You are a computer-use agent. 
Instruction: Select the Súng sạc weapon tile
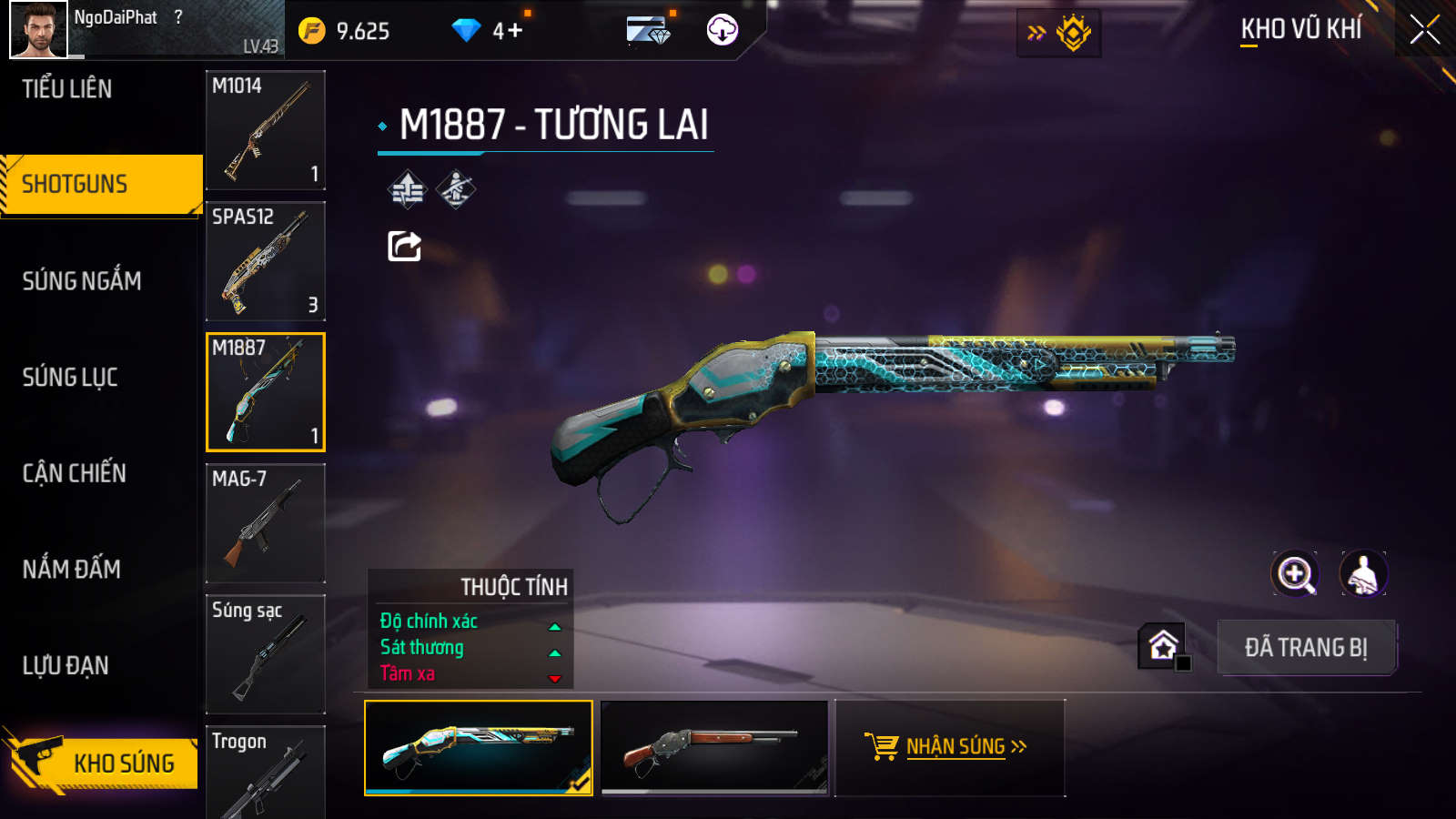(266, 654)
